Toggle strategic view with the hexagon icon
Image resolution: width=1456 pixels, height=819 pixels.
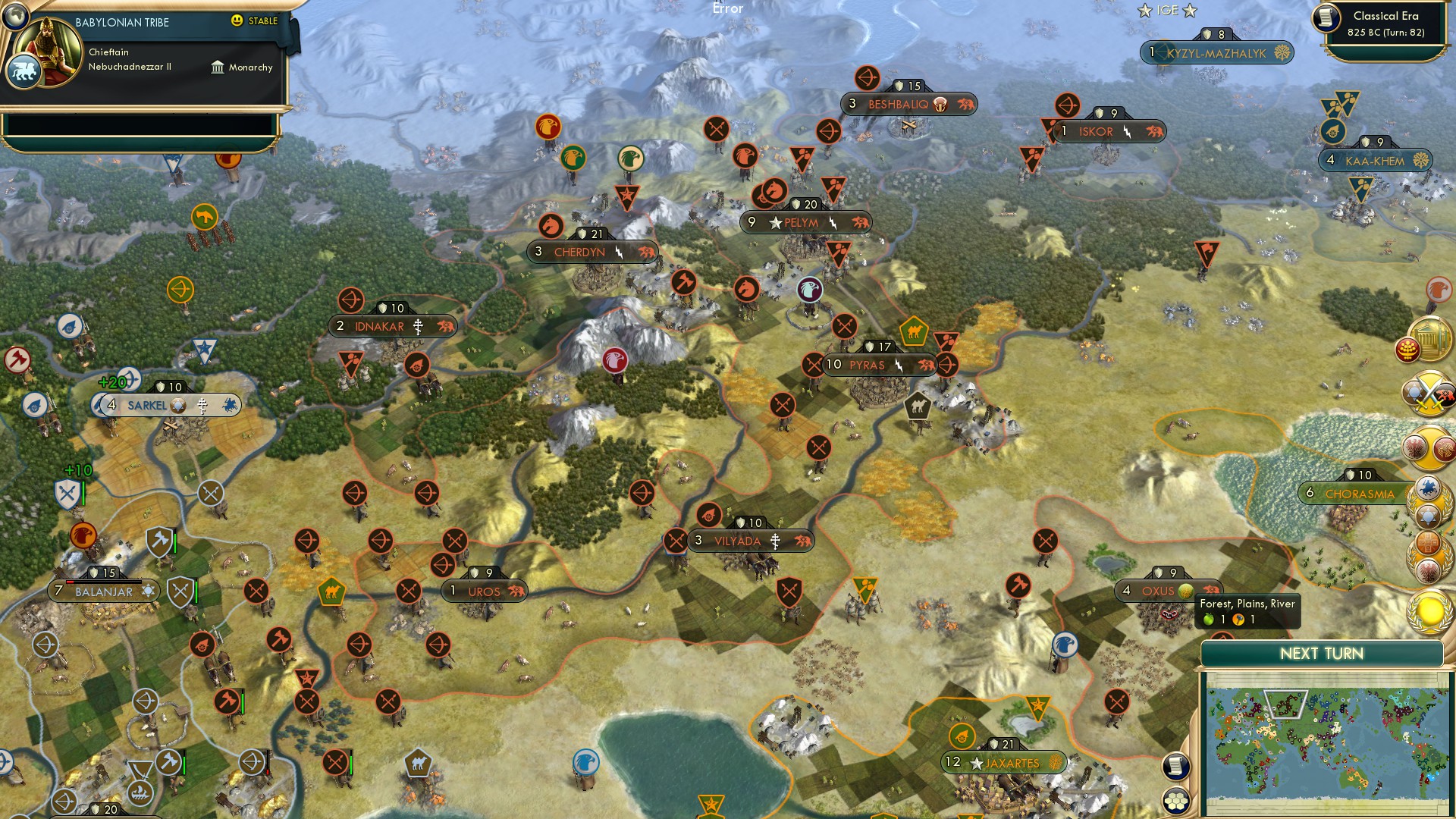tap(1177, 800)
